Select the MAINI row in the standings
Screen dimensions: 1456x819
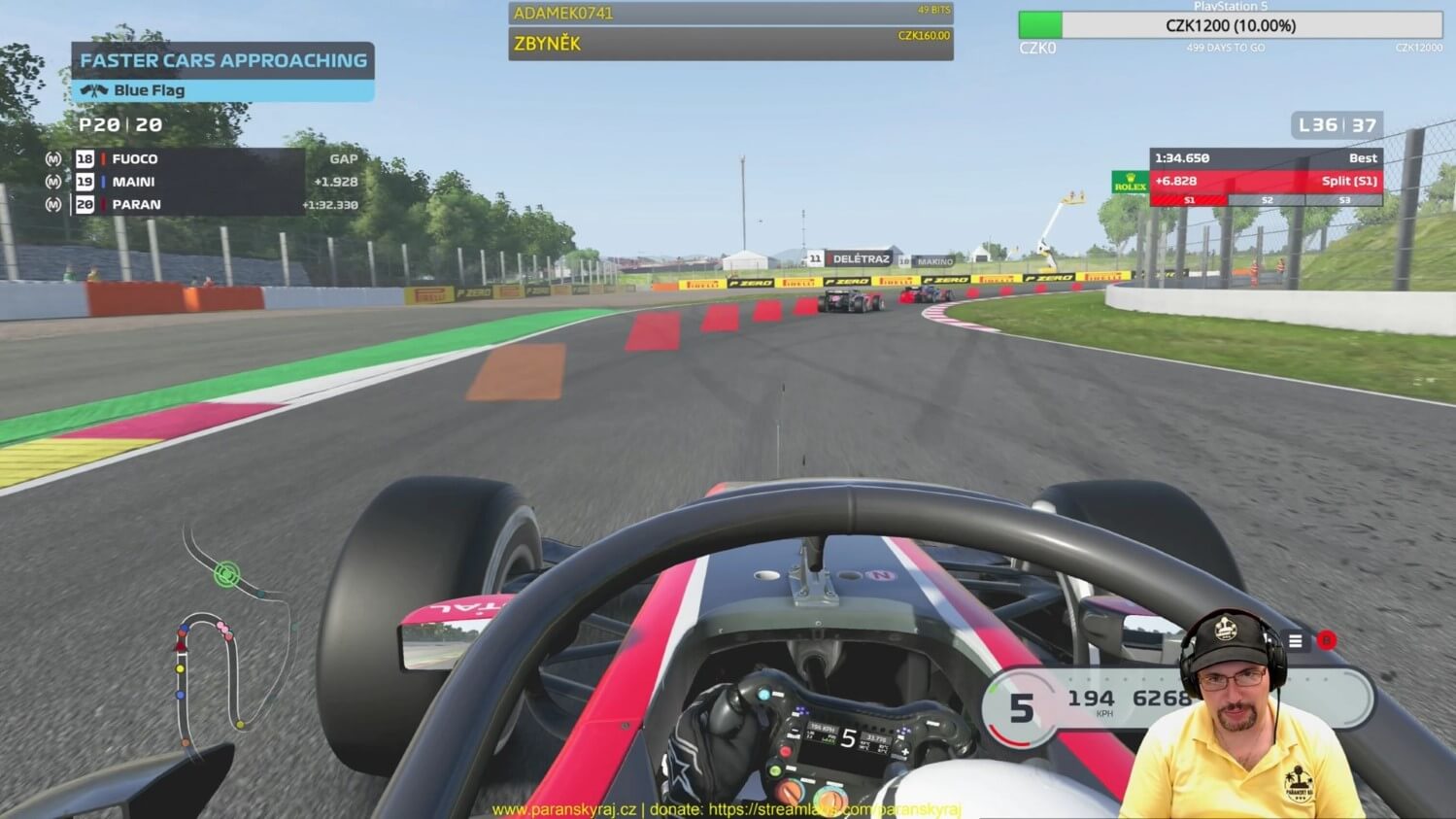coord(187,182)
